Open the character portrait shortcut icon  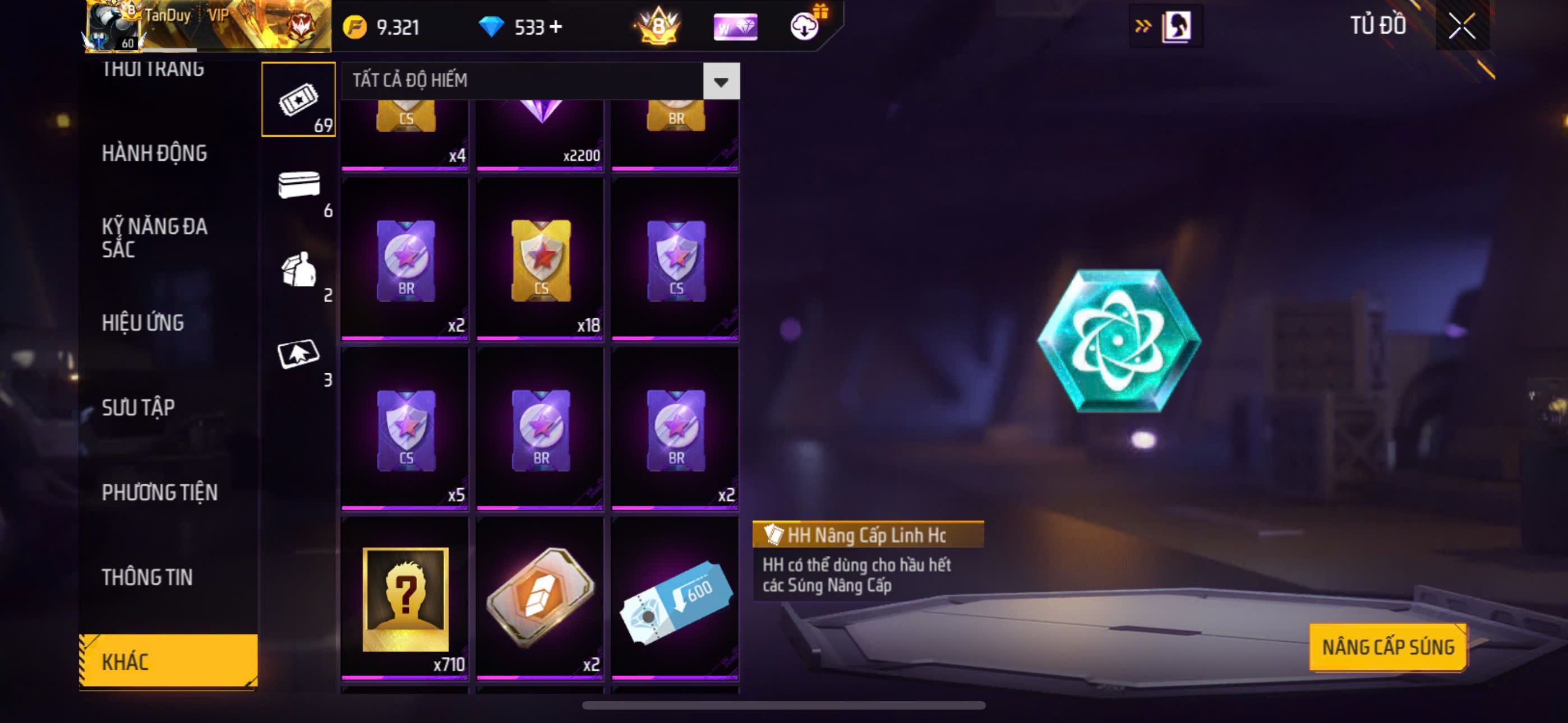(x=1176, y=26)
